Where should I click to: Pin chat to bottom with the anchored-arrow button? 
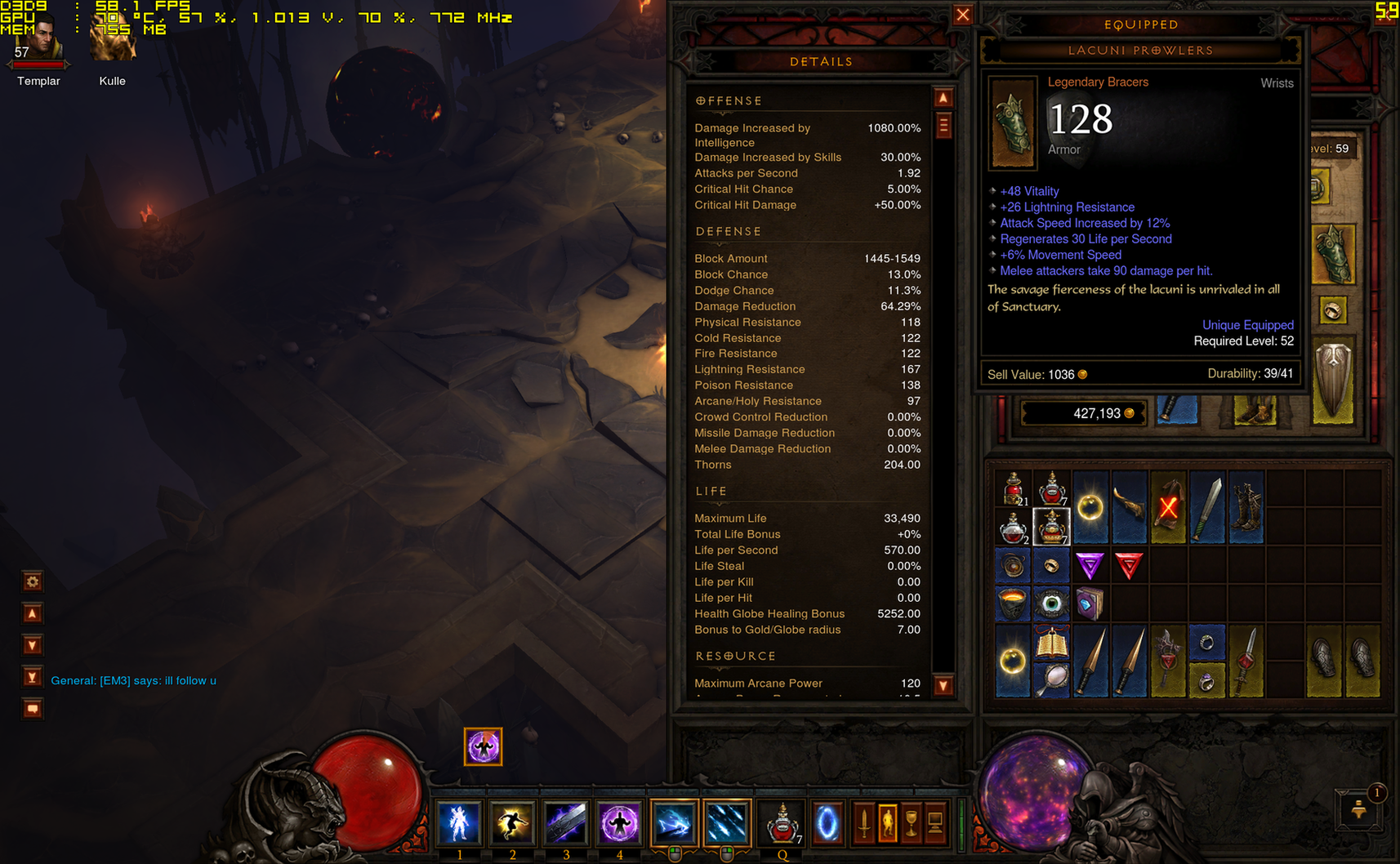32,677
